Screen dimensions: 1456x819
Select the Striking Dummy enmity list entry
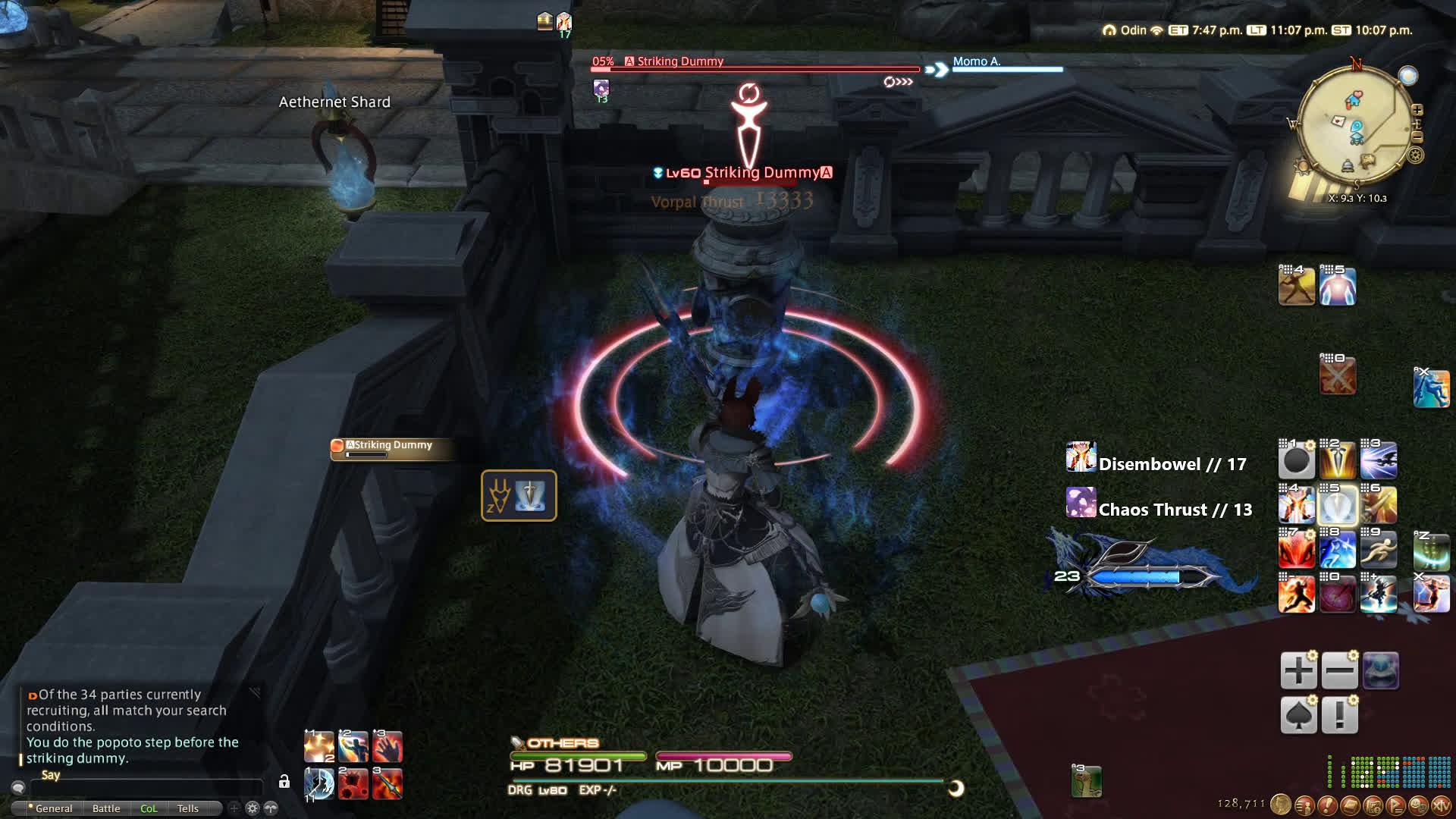click(392, 448)
